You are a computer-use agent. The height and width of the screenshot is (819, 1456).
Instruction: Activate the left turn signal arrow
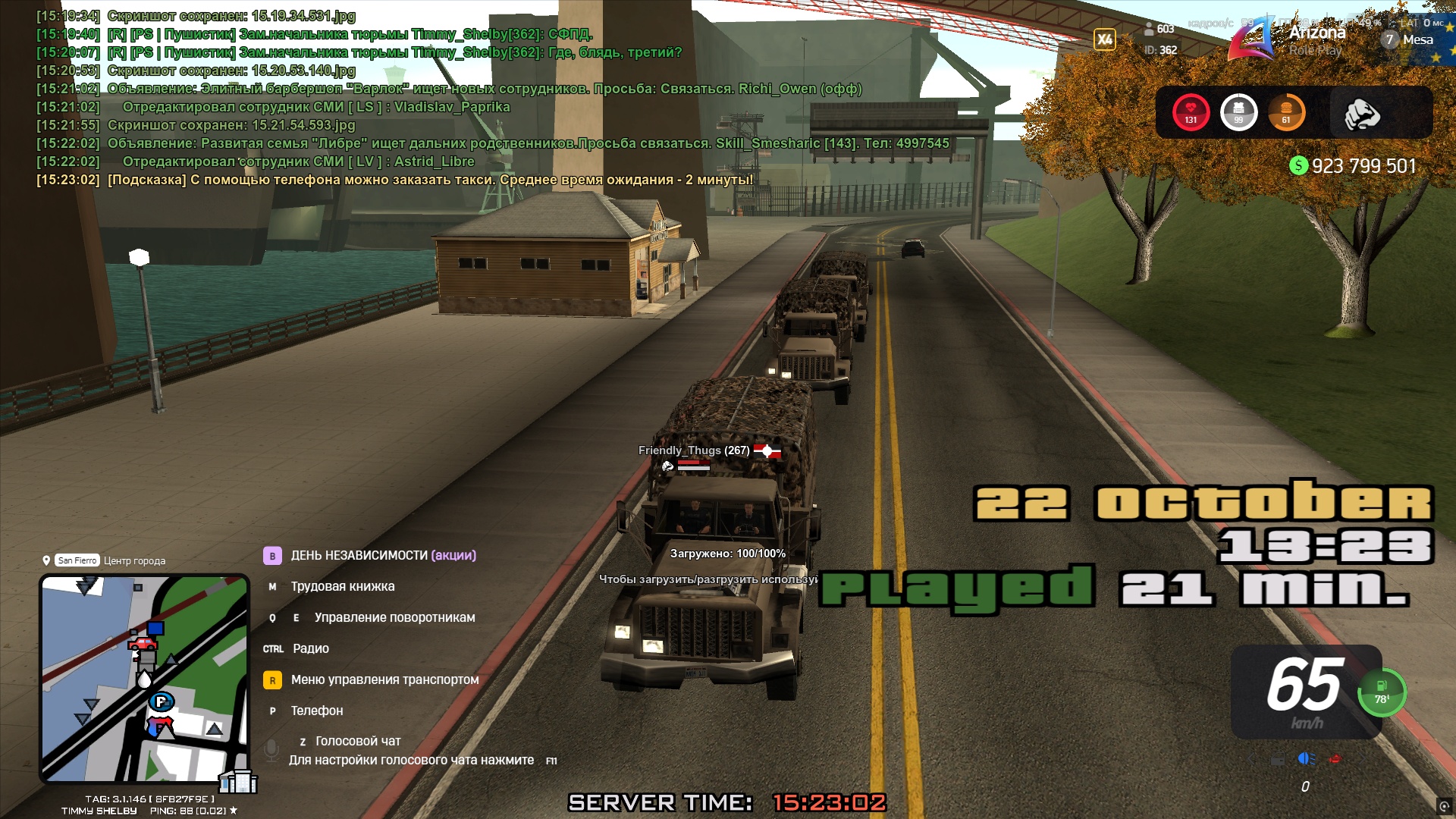pyautogui.click(x=1250, y=758)
